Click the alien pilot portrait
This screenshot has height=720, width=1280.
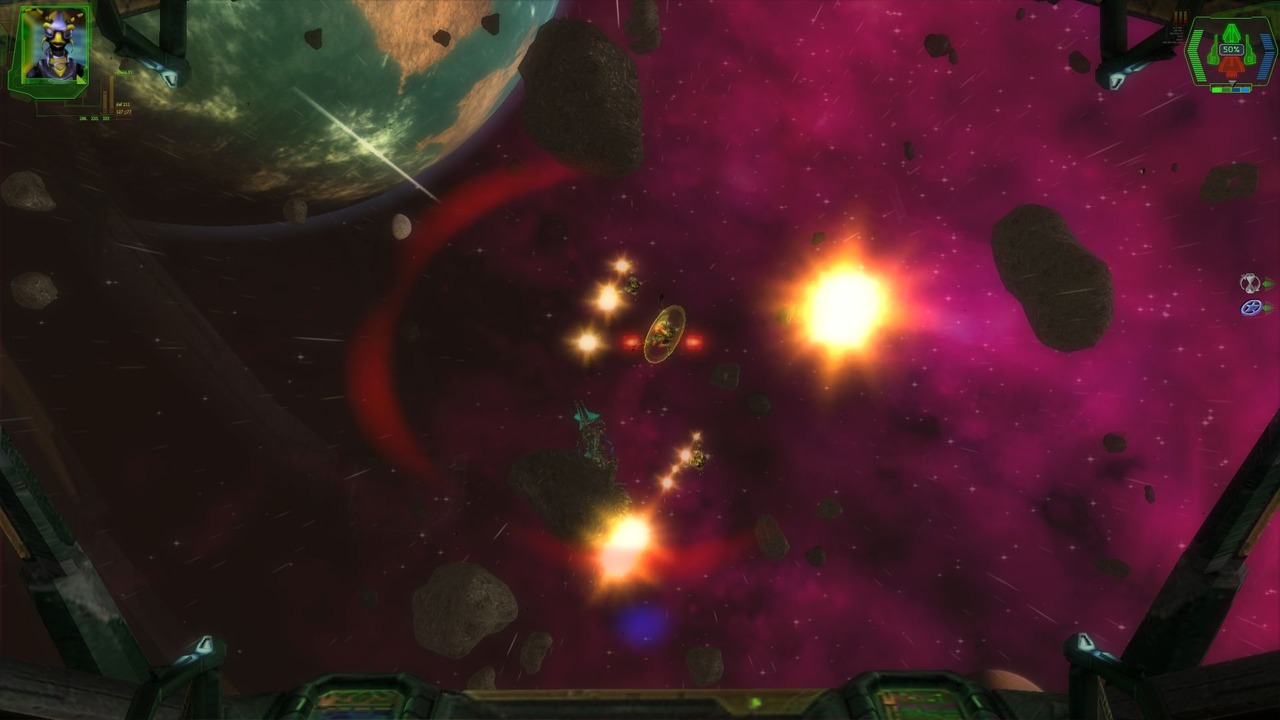tap(51, 45)
